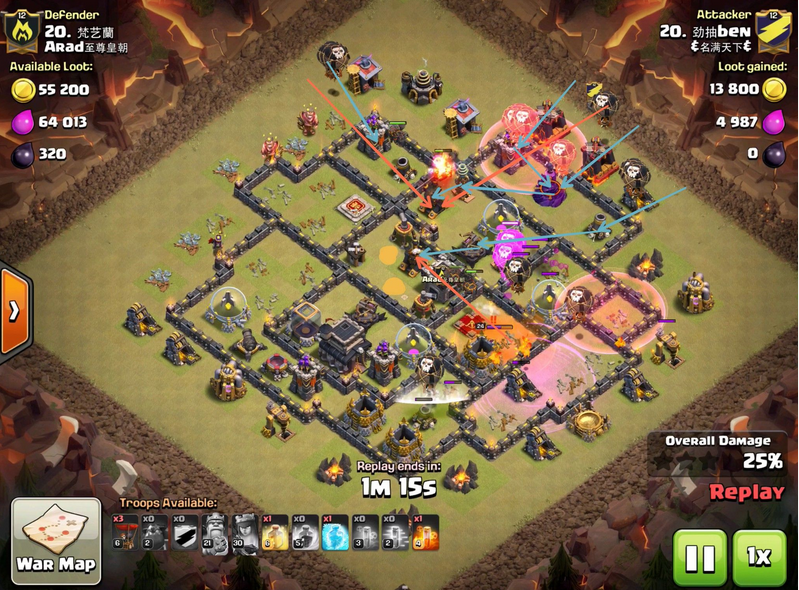
Task: Open the War Map
Action: [x=56, y=541]
